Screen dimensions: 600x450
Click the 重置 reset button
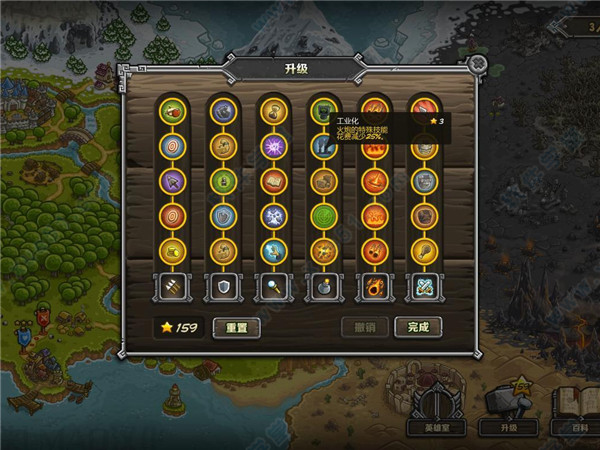(236, 327)
